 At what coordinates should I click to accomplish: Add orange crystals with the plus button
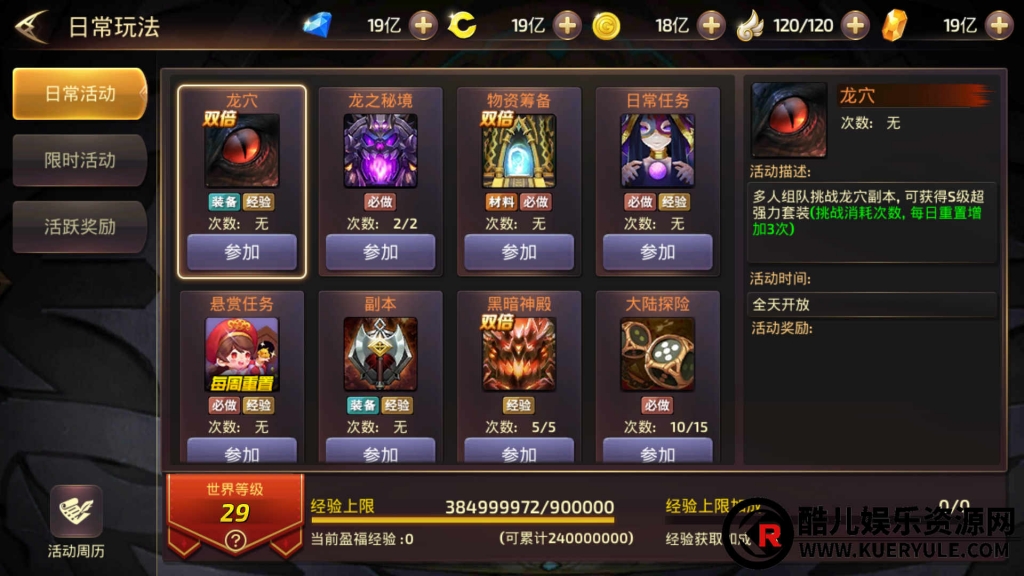(x=999, y=25)
